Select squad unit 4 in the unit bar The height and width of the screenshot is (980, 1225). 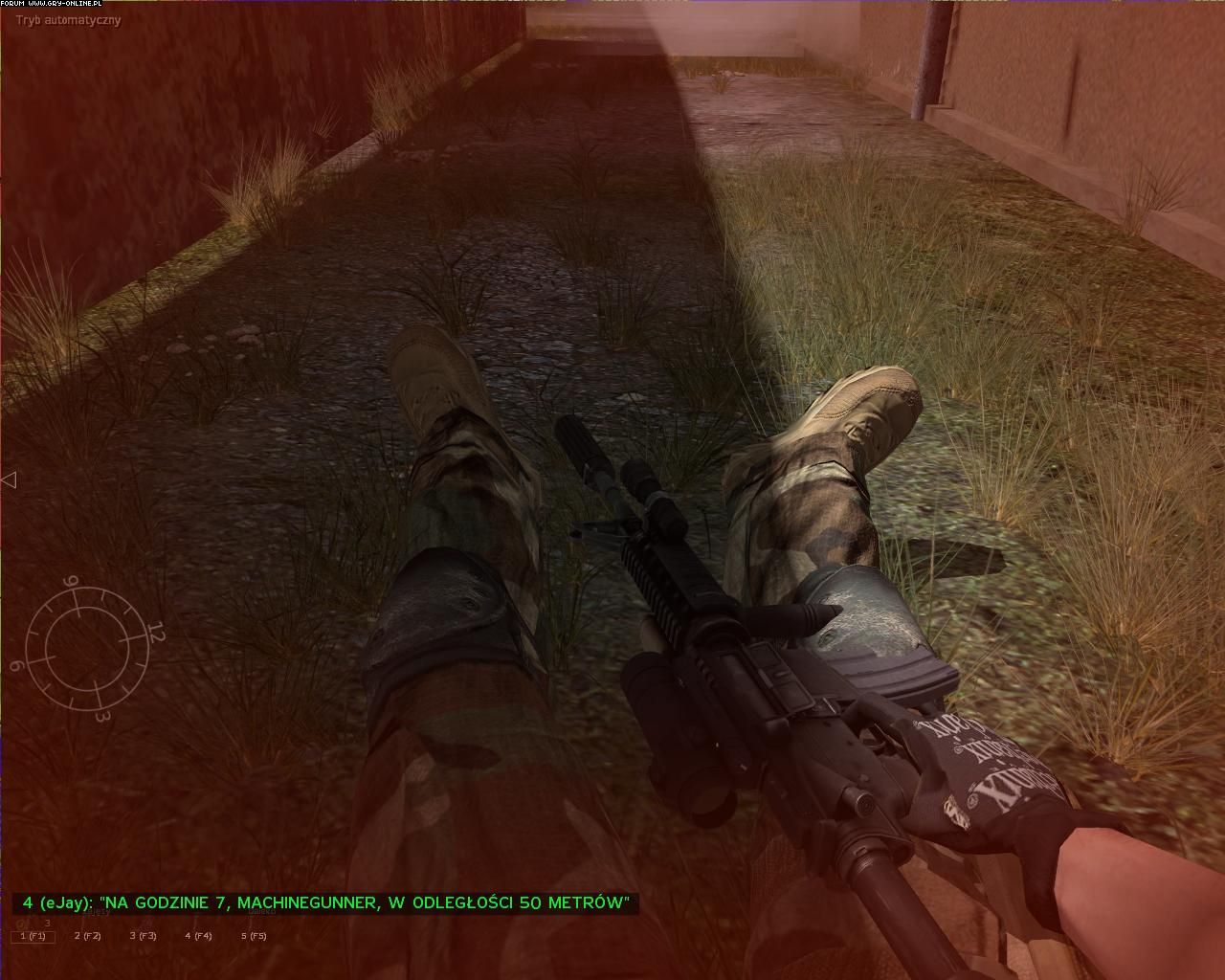tap(199, 936)
